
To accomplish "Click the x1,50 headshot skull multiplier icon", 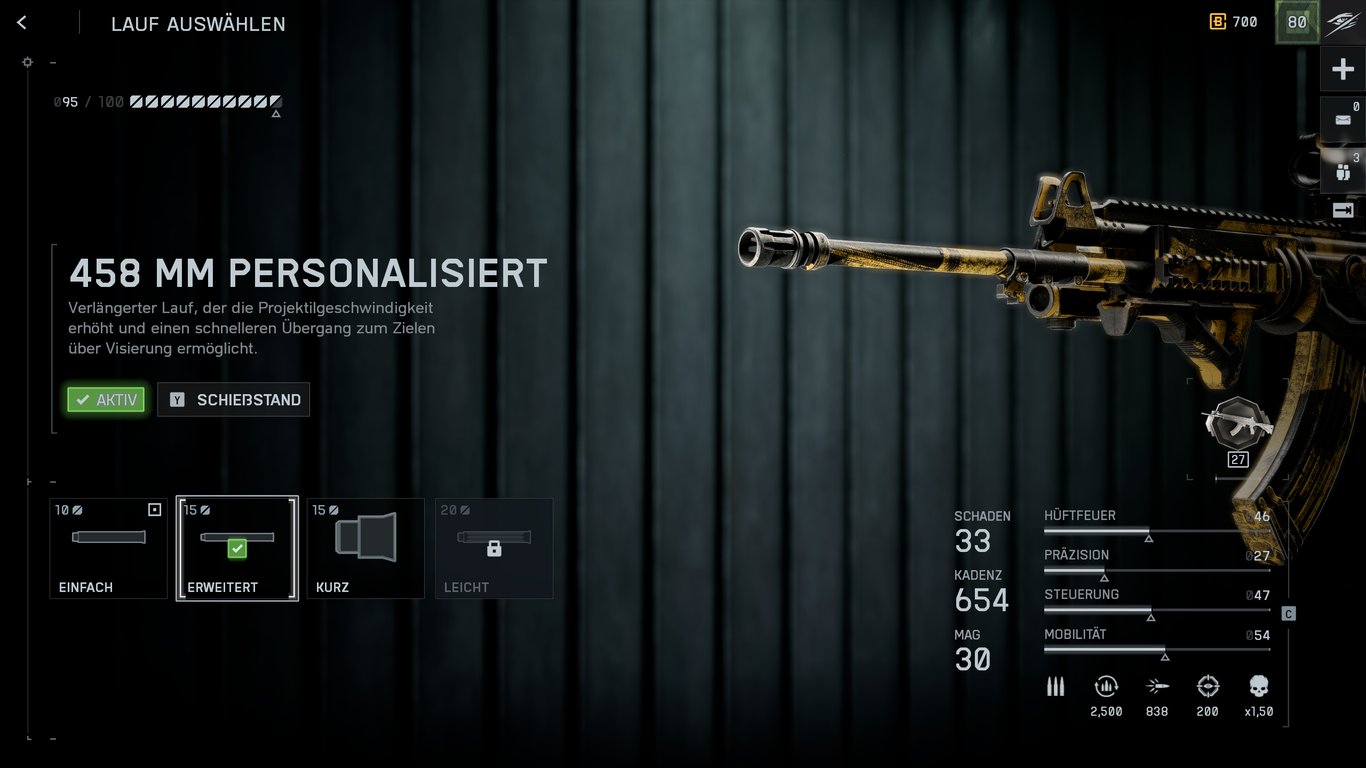I will click(x=1258, y=686).
